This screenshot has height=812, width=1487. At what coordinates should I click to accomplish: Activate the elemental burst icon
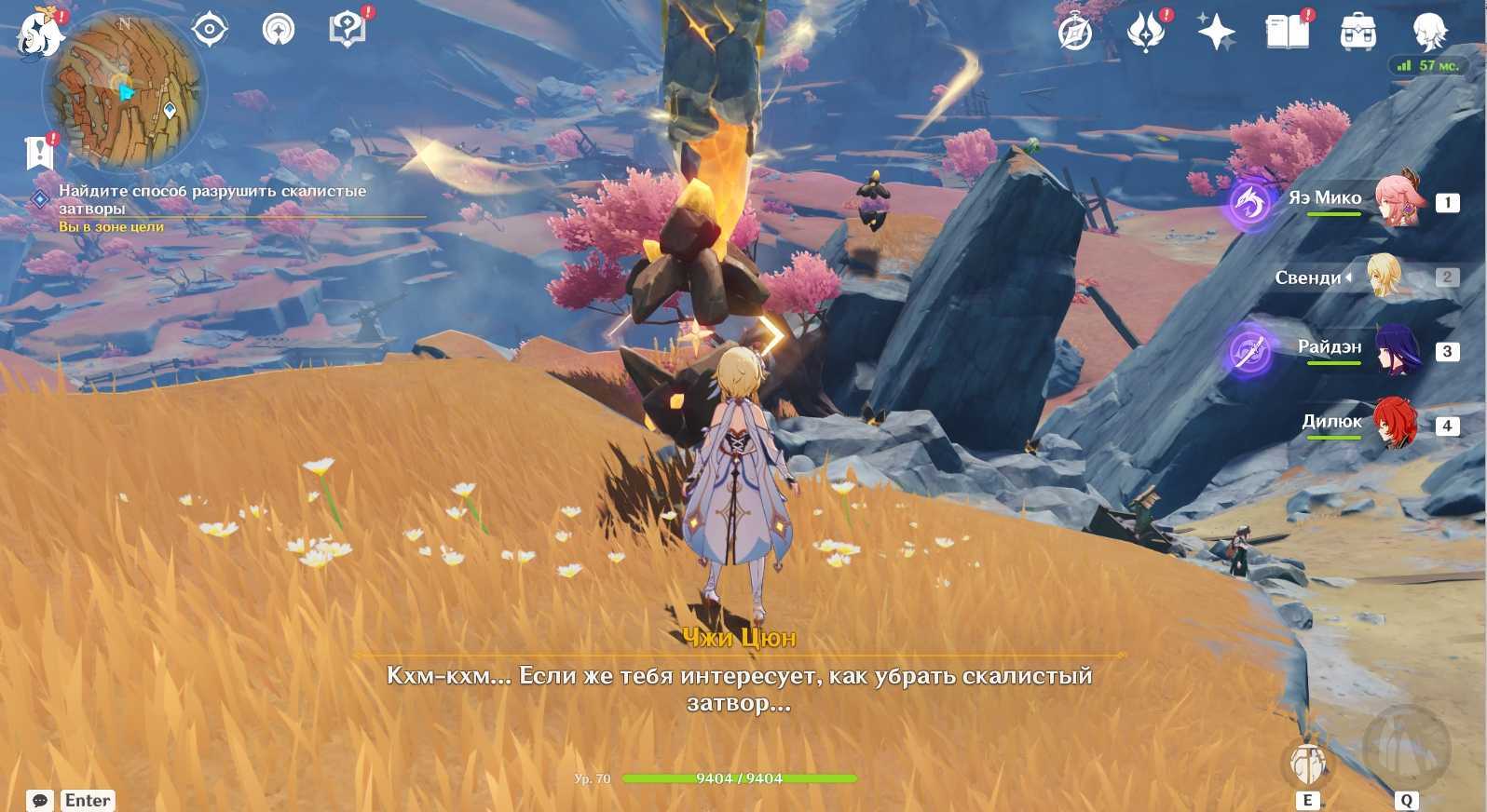coord(1405,747)
